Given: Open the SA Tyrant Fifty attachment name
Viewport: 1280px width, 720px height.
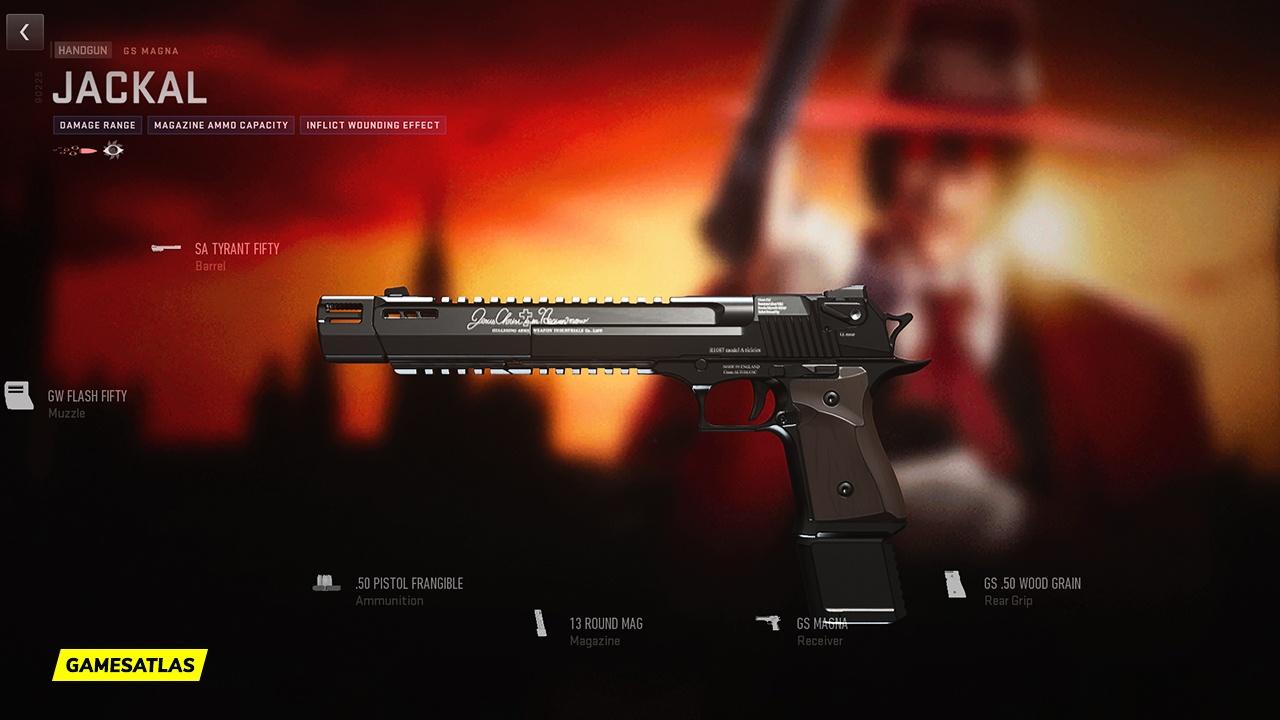Looking at the screenshot, I should pos(238,247).
